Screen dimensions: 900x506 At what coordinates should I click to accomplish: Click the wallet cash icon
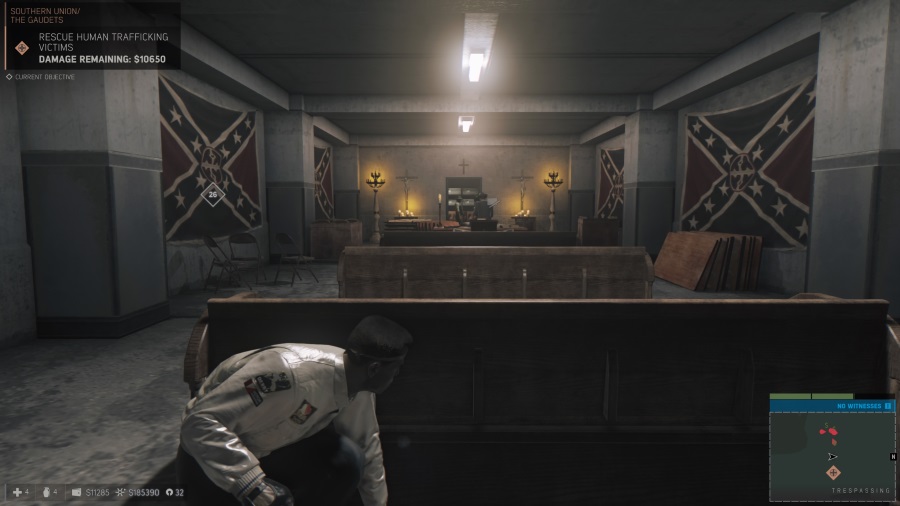point(77,492)
